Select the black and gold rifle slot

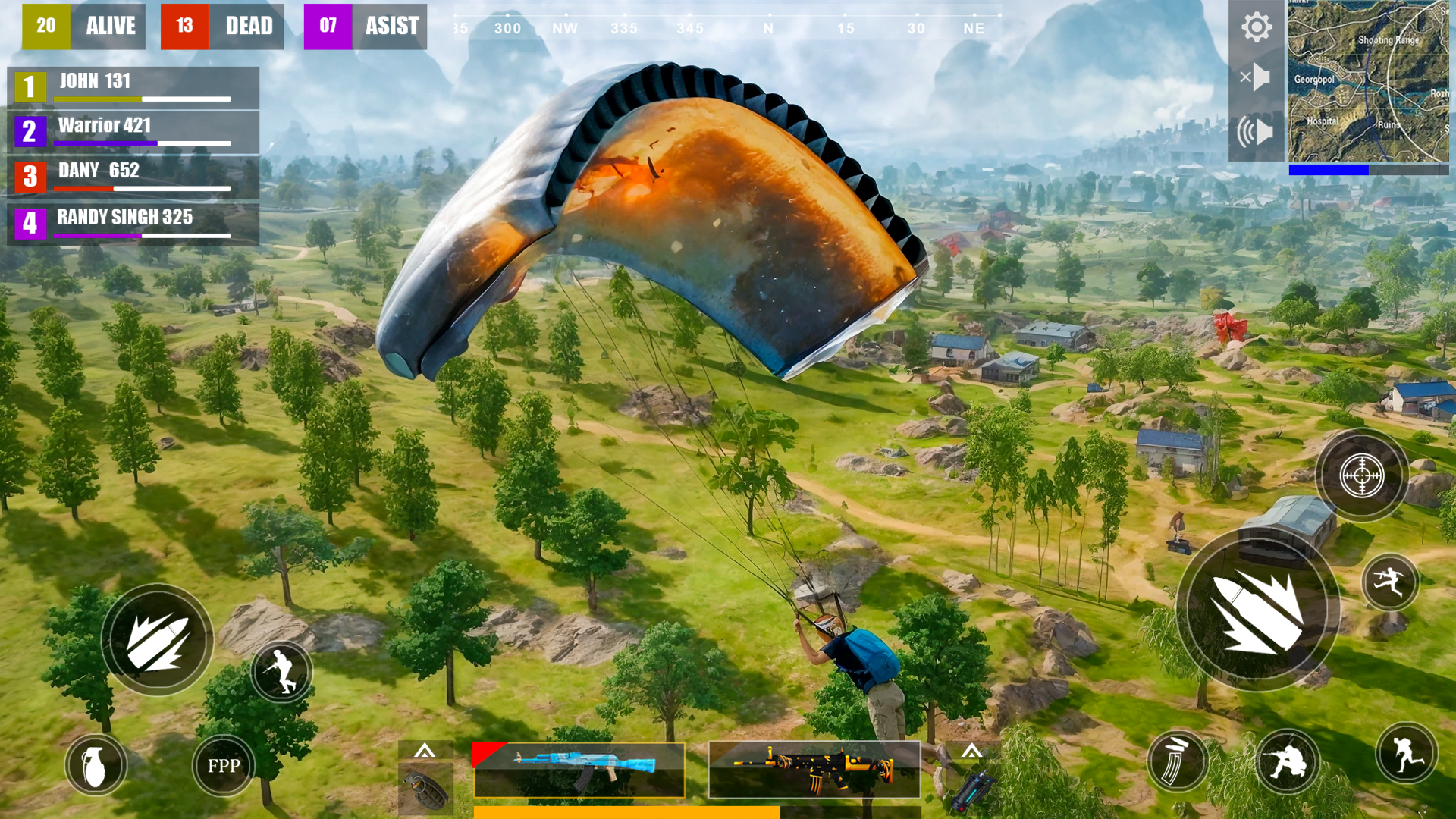(x=814, y=770)
